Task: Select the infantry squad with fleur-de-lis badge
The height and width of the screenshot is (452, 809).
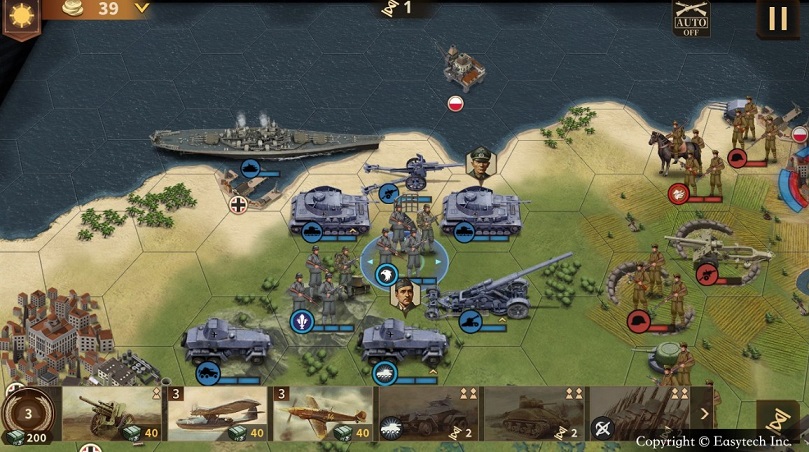Action: point(320,290)
